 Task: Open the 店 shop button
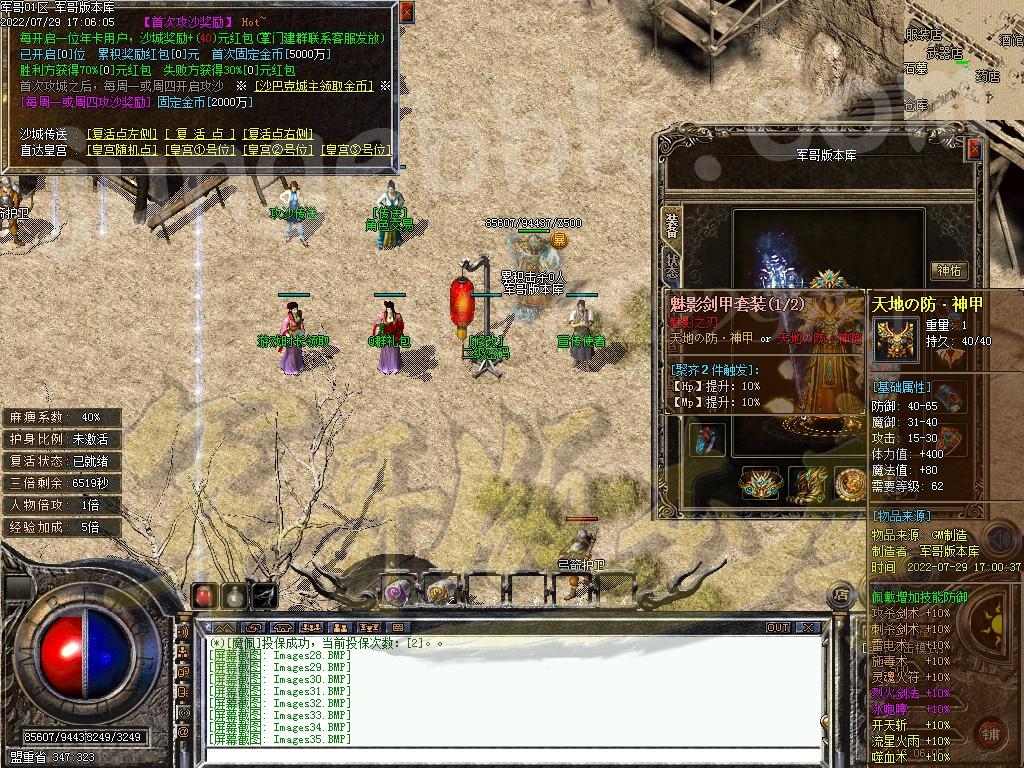841,595
